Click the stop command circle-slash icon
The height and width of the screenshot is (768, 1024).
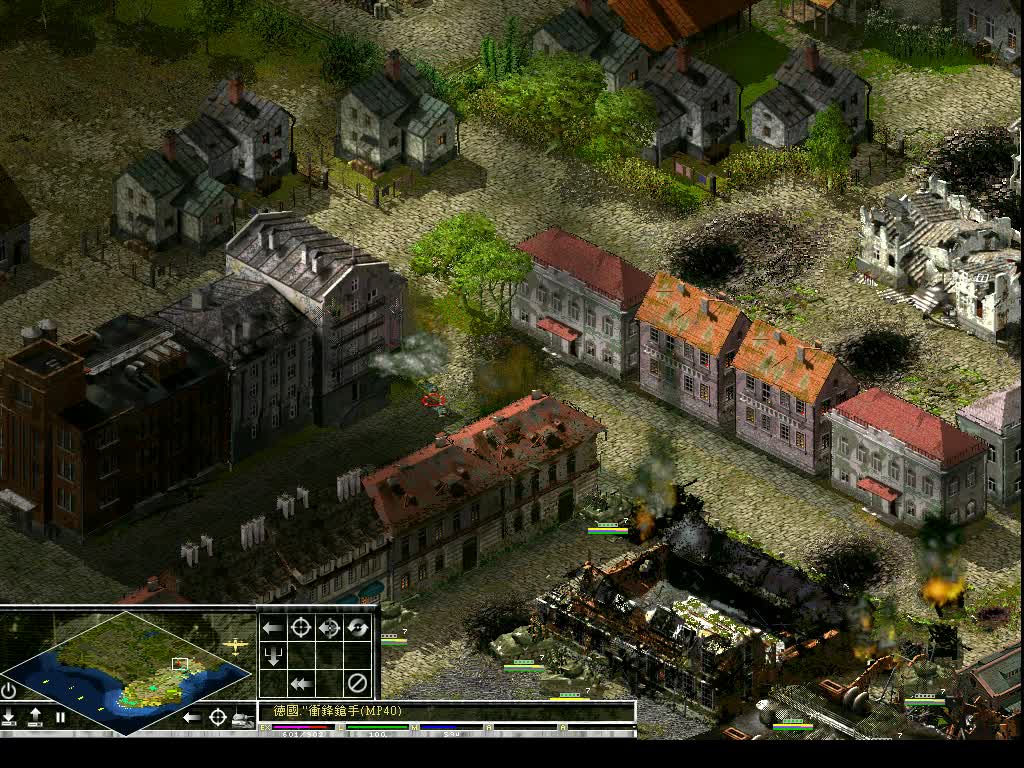coord(357,684)
